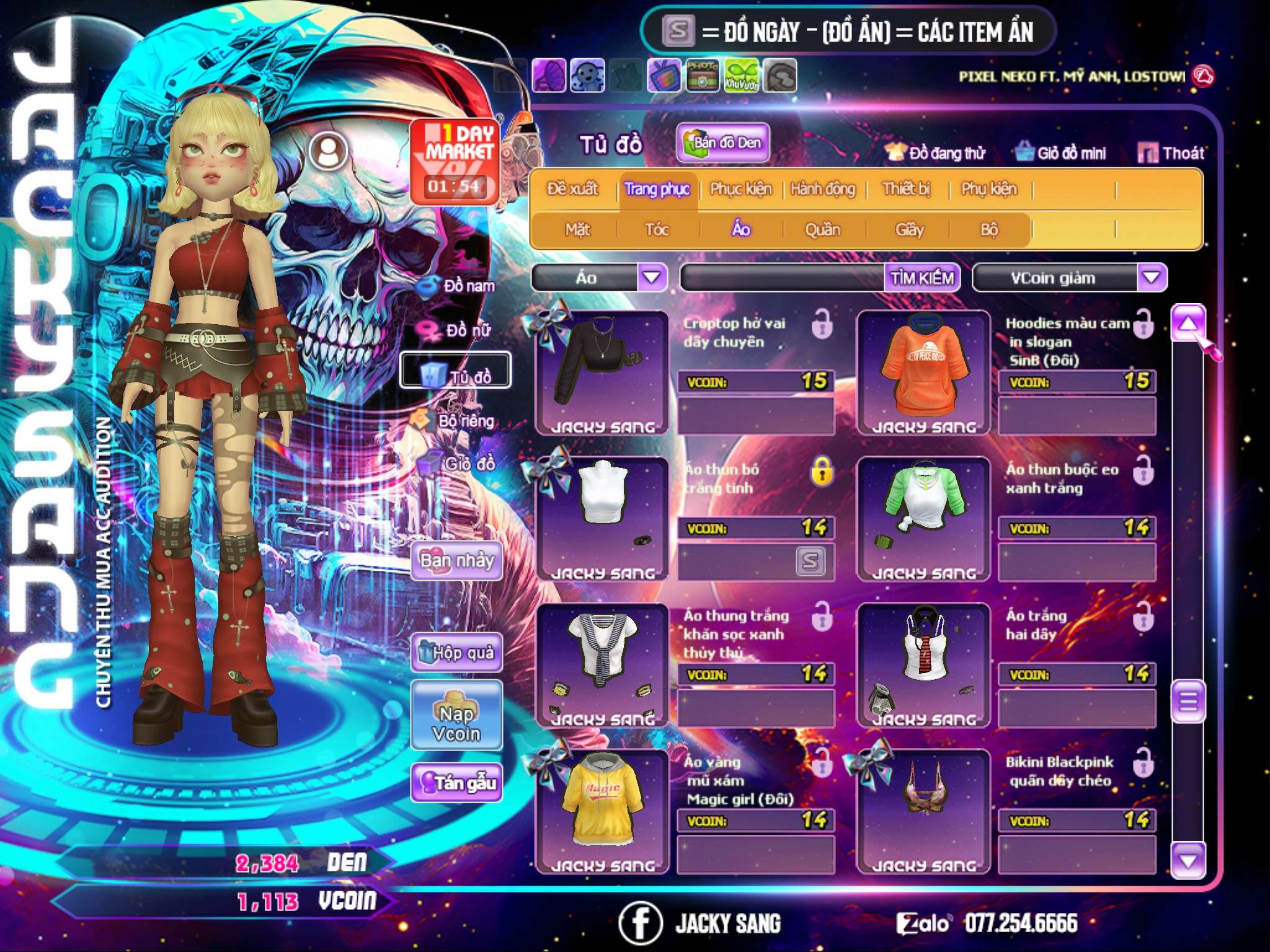This screenshot has height=952, width=1270.
Task: Click the Nạp Vcoin button
Action: coord(456,723)
